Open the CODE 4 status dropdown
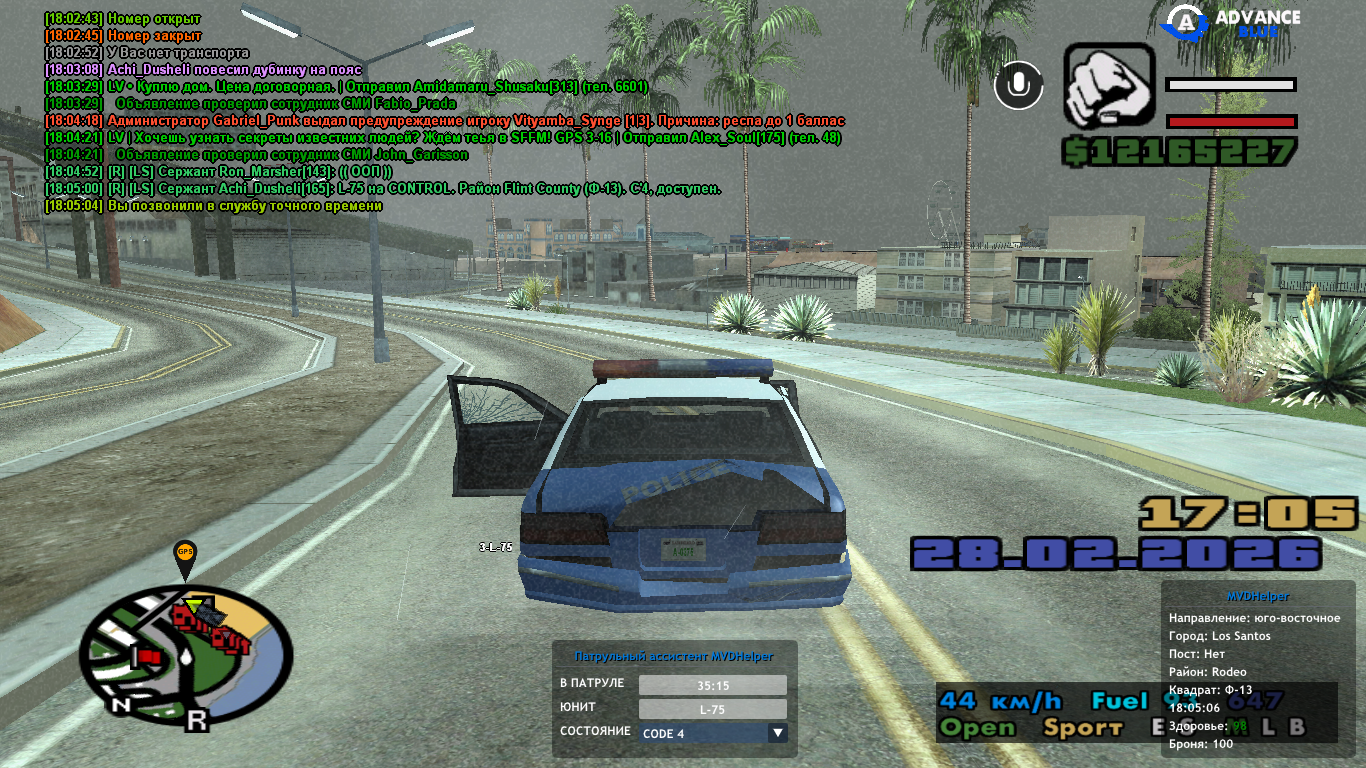The width and height of the screenshot is (1366, 768). [777, 733]
